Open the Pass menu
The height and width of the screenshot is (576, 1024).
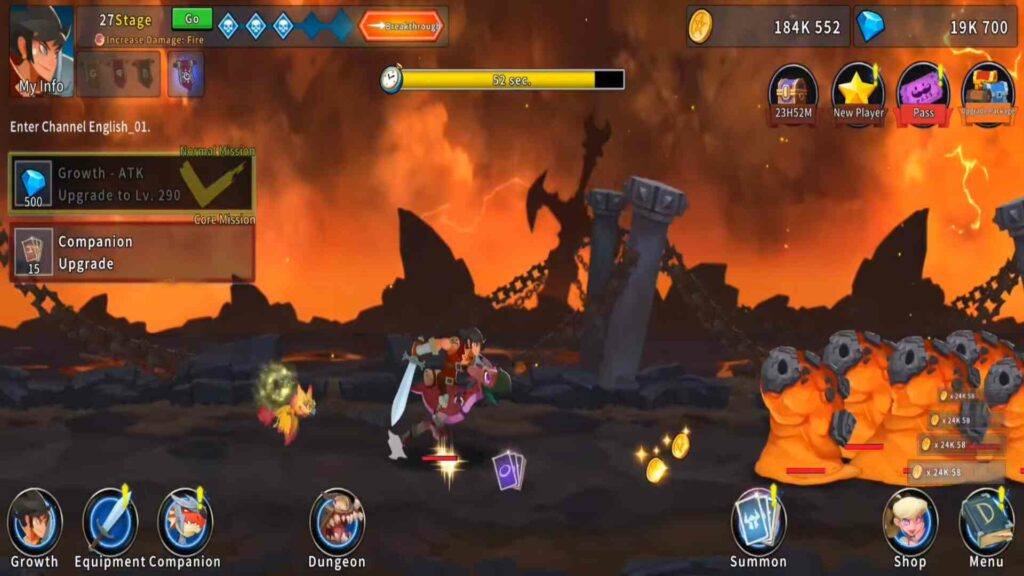pos(923,92)
